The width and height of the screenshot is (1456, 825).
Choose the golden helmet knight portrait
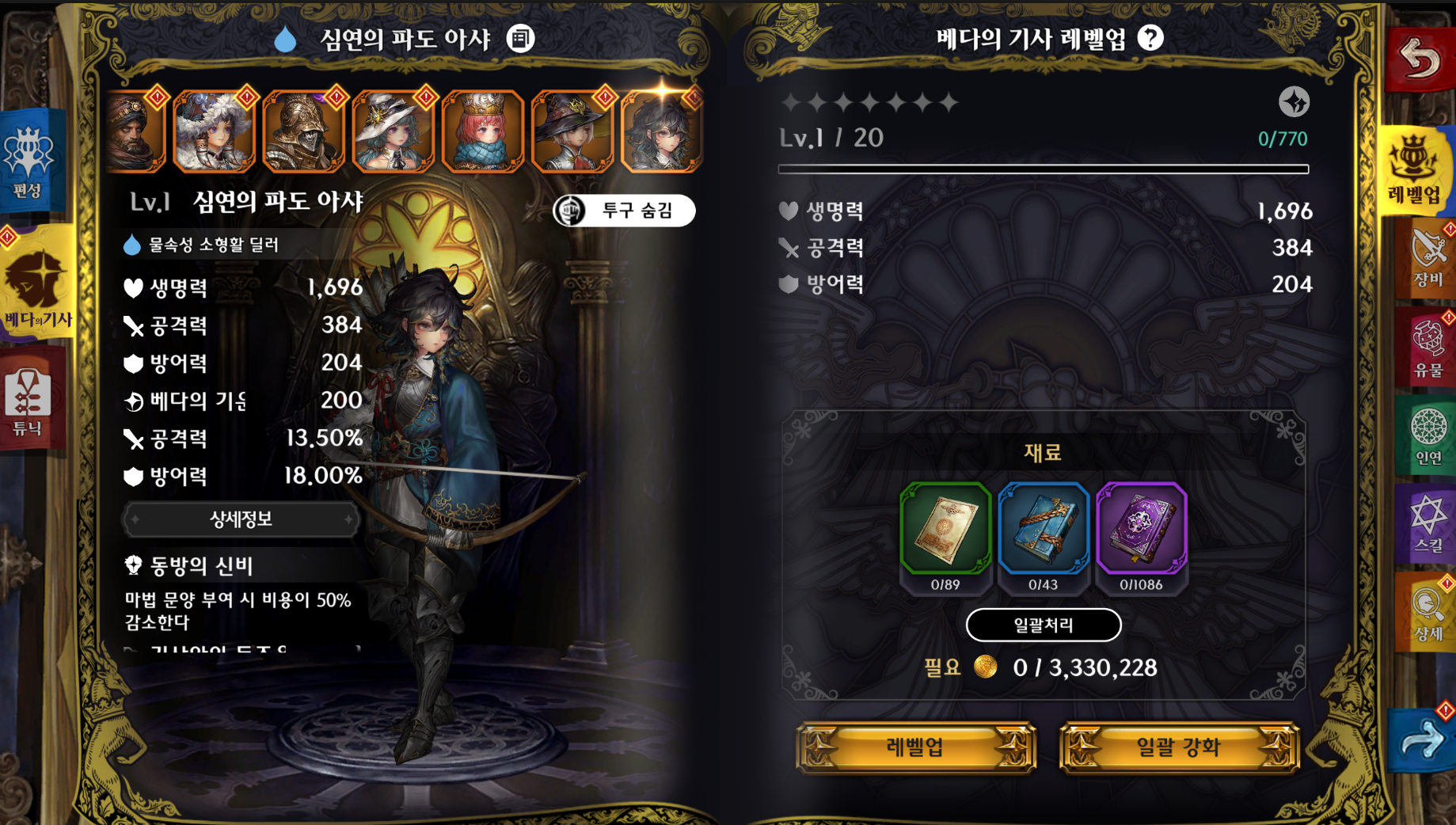(304, 131)
